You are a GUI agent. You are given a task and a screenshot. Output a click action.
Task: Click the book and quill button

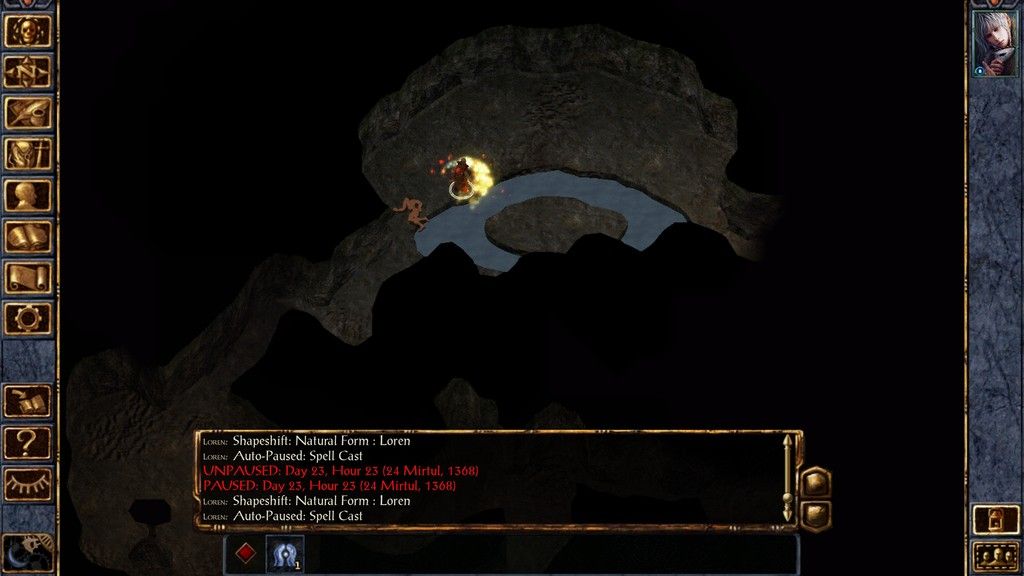pos(28,401)
